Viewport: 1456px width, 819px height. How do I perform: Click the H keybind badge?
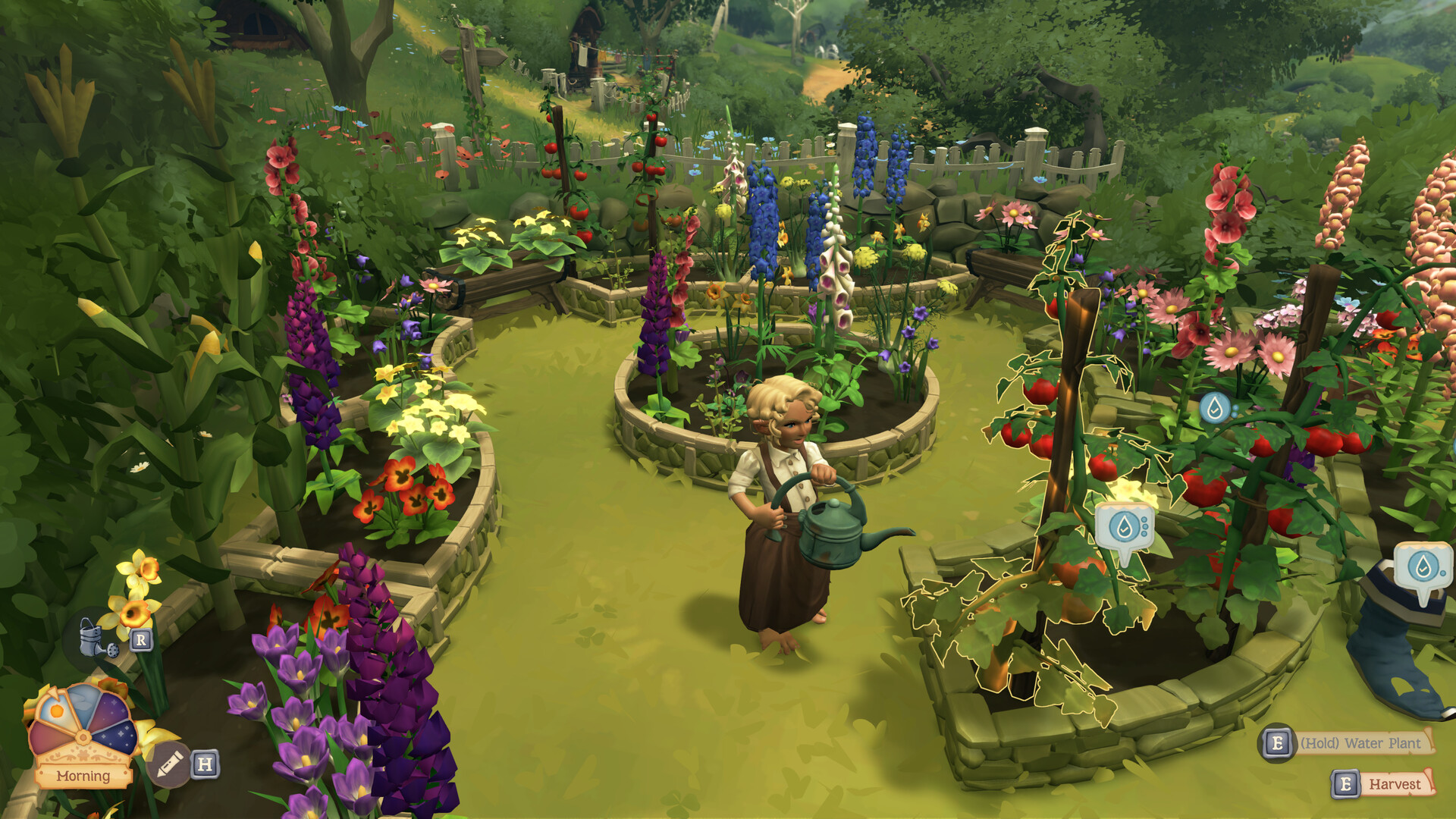(x=204, y=764)
